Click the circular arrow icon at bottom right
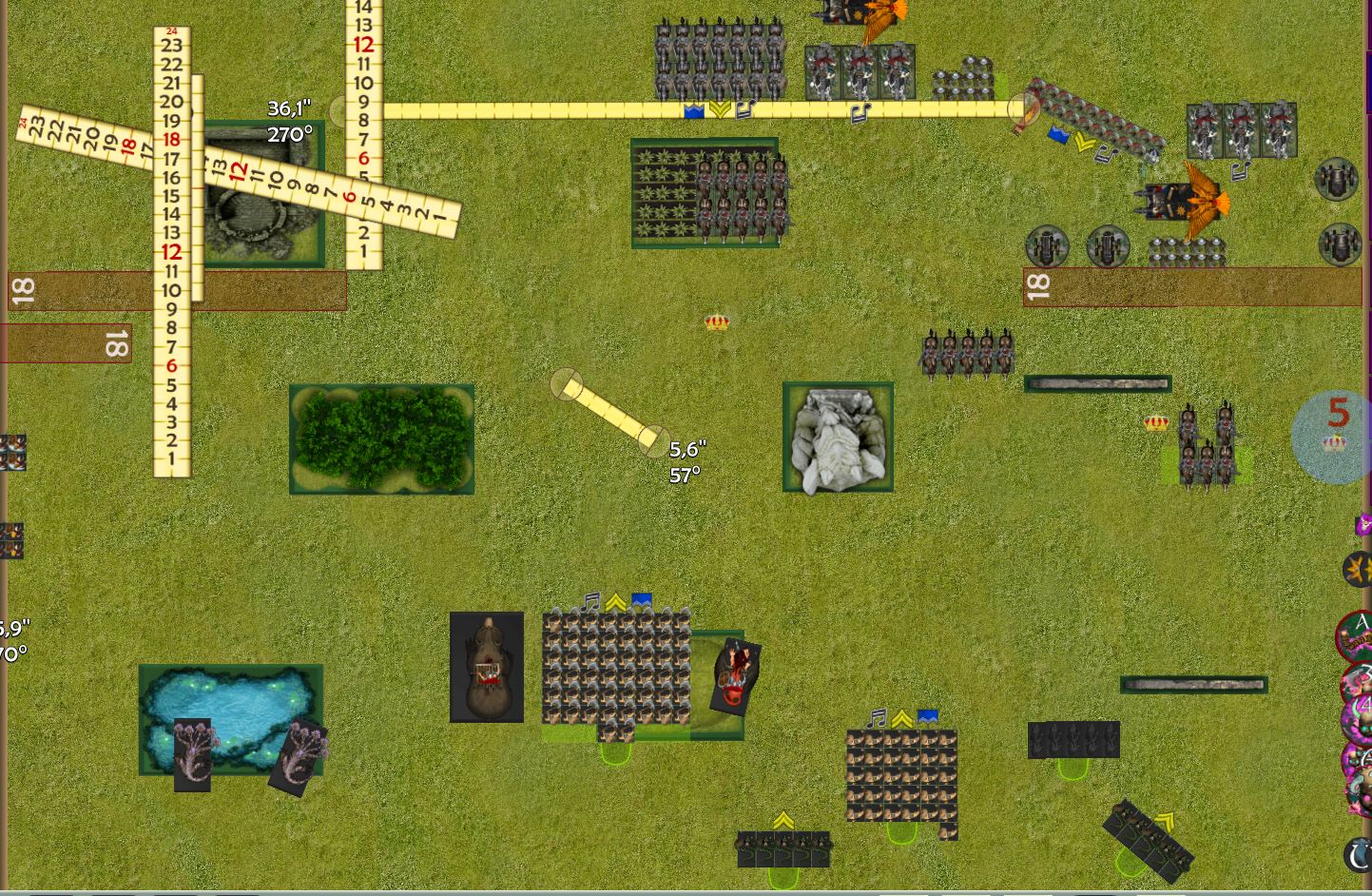The height and width of the screenshot is (896, 1372). 1360,853
